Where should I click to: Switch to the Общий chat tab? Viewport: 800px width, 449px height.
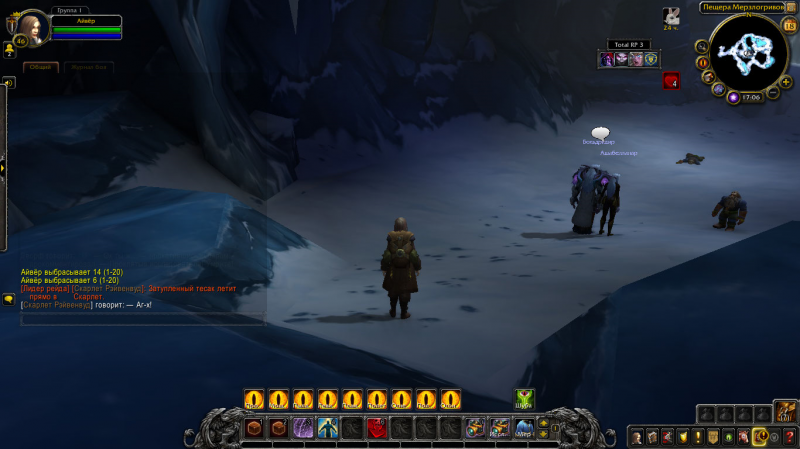(x=40, y=67)
